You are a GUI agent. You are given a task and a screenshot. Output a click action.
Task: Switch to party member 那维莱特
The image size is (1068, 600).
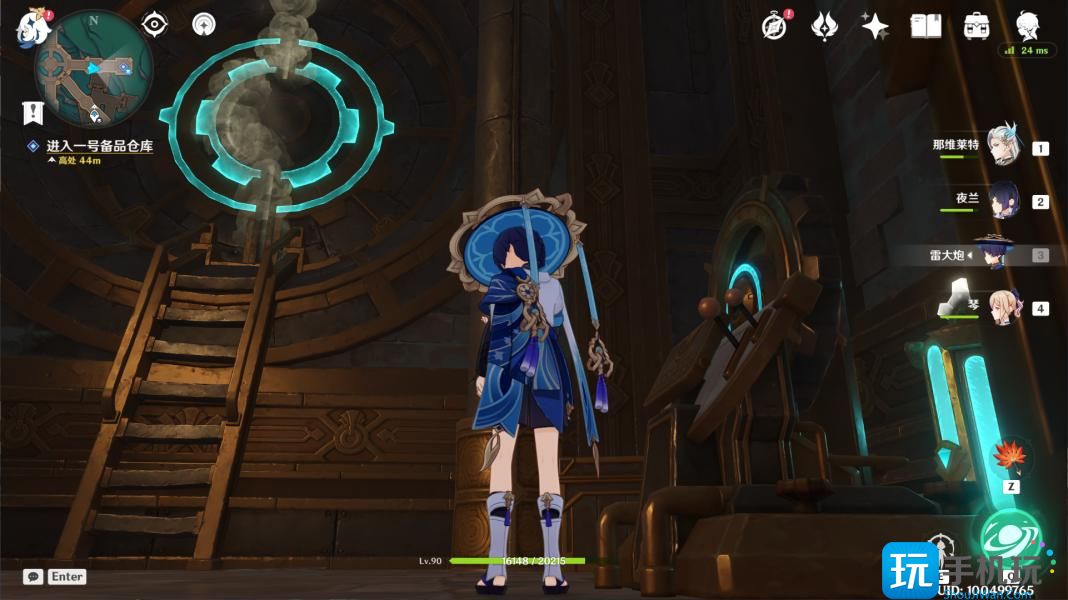(x=1002, y=148)
